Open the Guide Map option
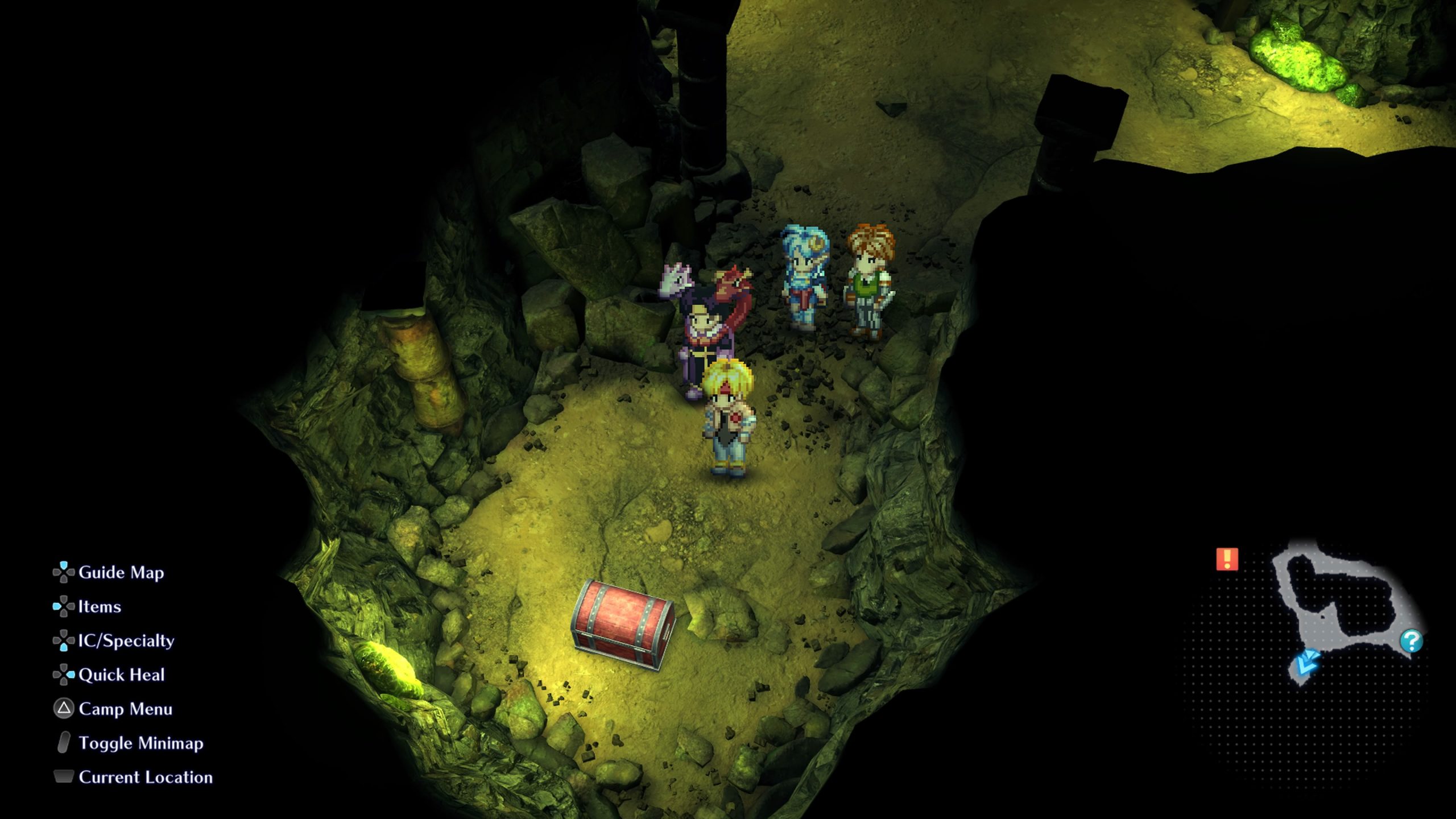 click(x=121, y=572)
